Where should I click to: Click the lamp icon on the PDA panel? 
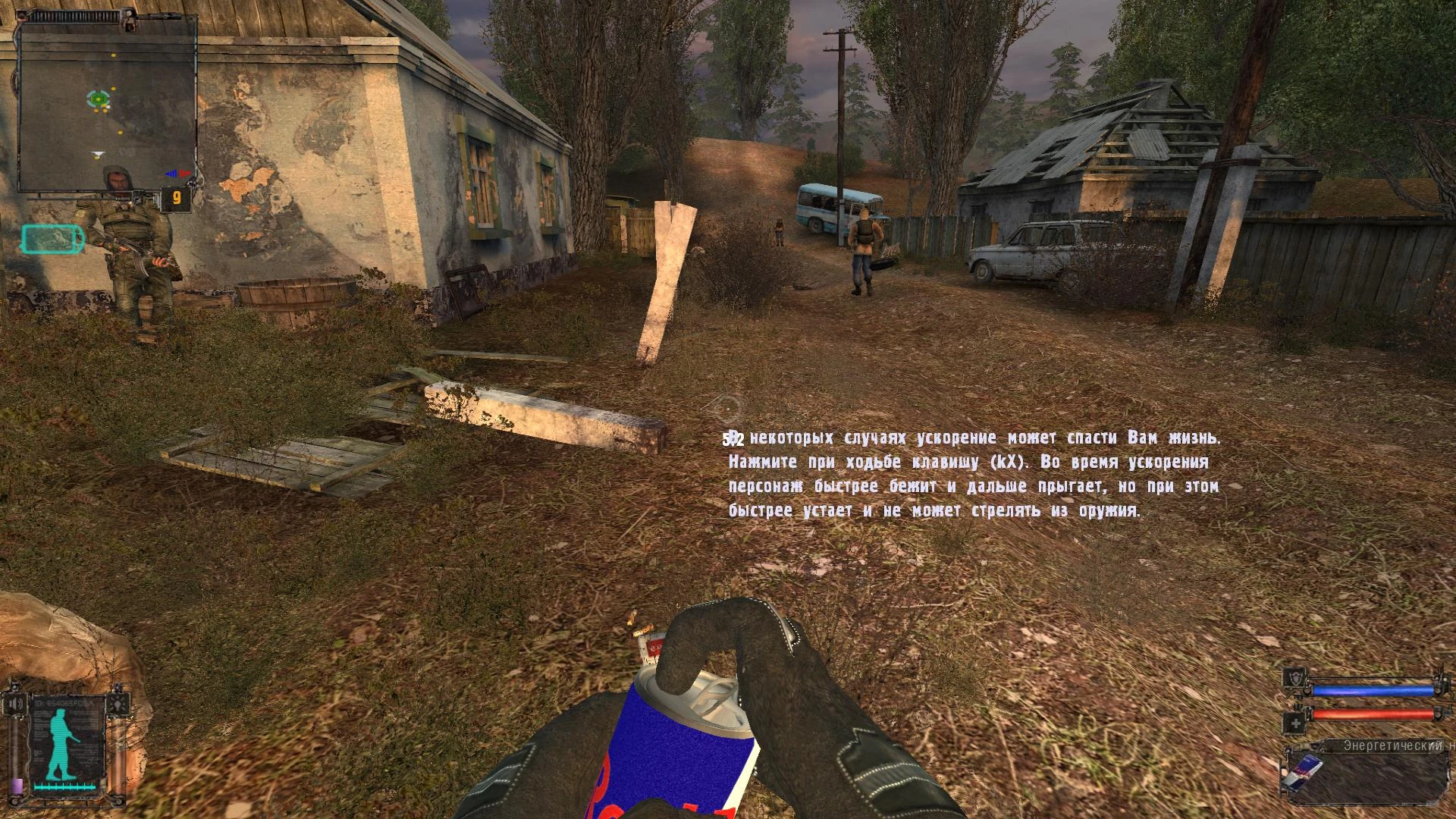tap(118, 704)
